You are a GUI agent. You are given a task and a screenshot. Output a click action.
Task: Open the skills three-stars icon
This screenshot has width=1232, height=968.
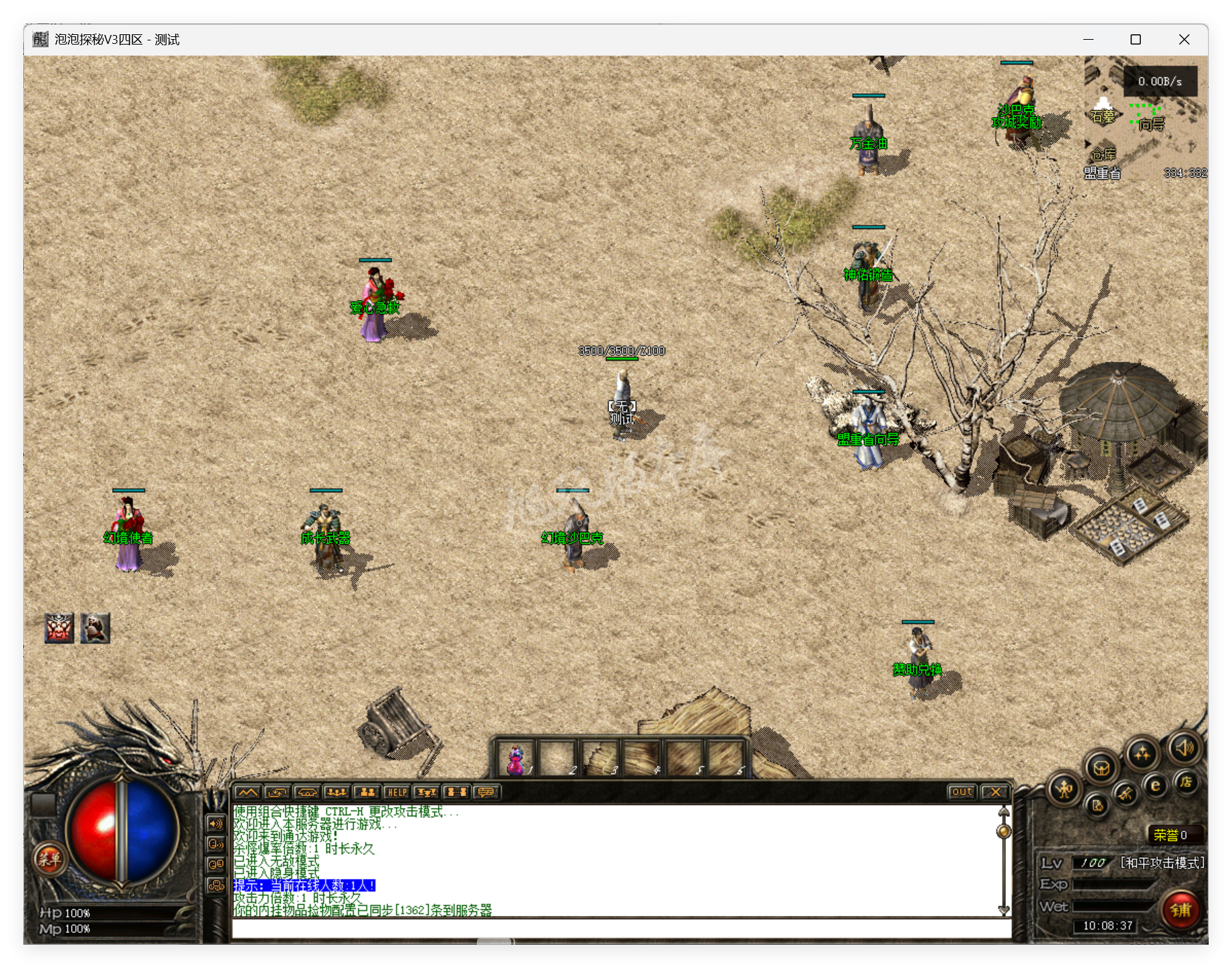pos(1142,754)
